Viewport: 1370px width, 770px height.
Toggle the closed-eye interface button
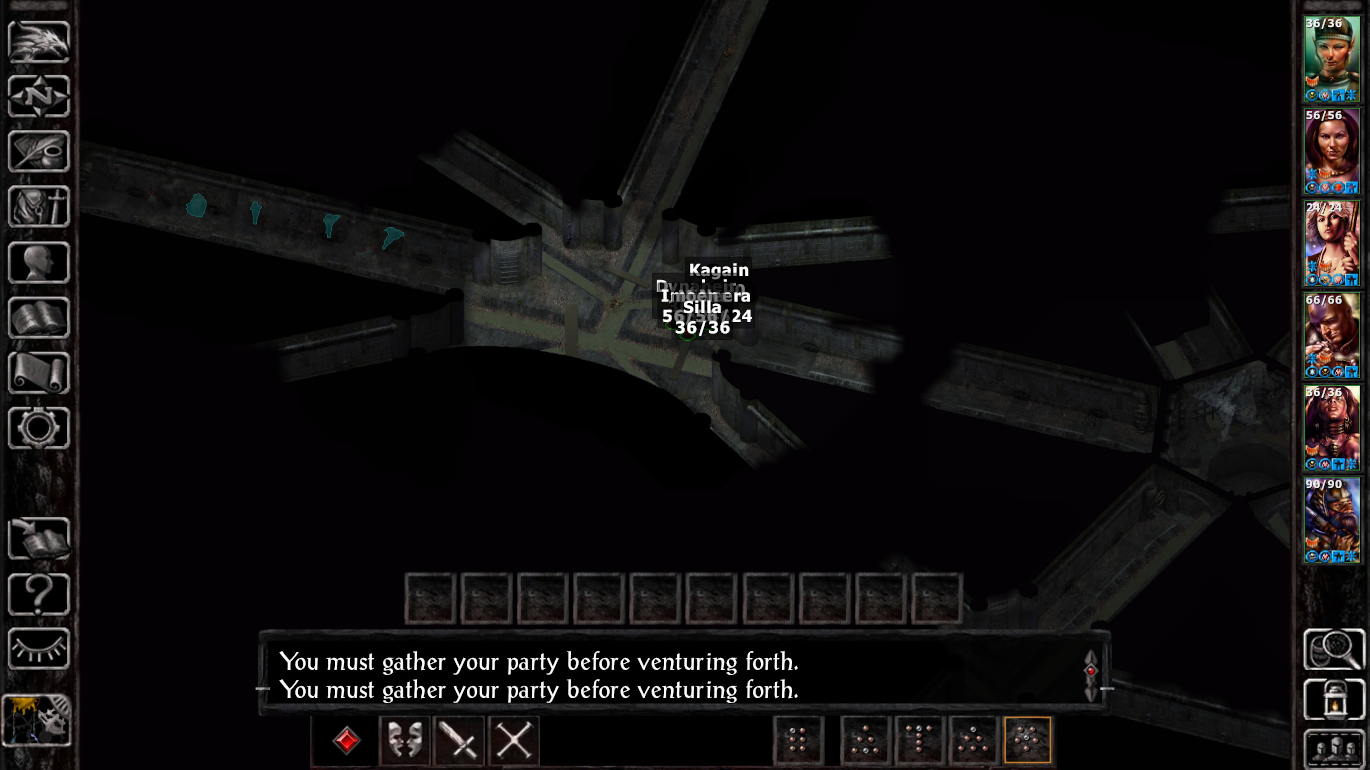[39, 649]
